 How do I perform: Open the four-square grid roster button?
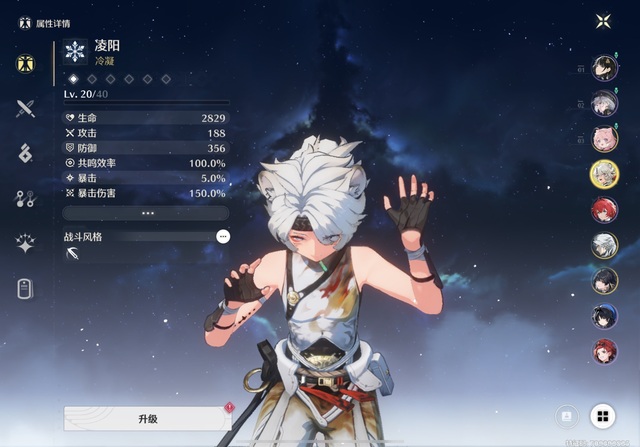(603, 416)
